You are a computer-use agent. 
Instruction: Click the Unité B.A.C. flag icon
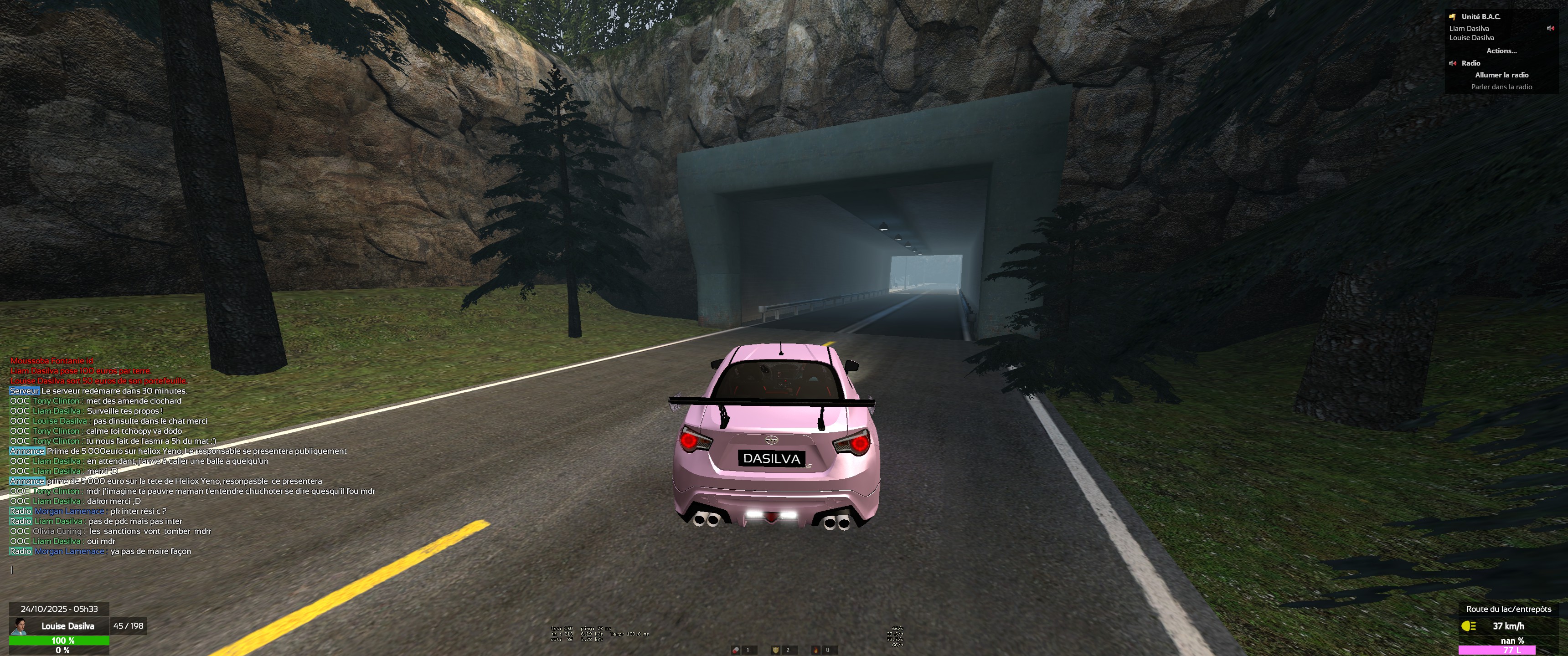tap(1452, 17)
